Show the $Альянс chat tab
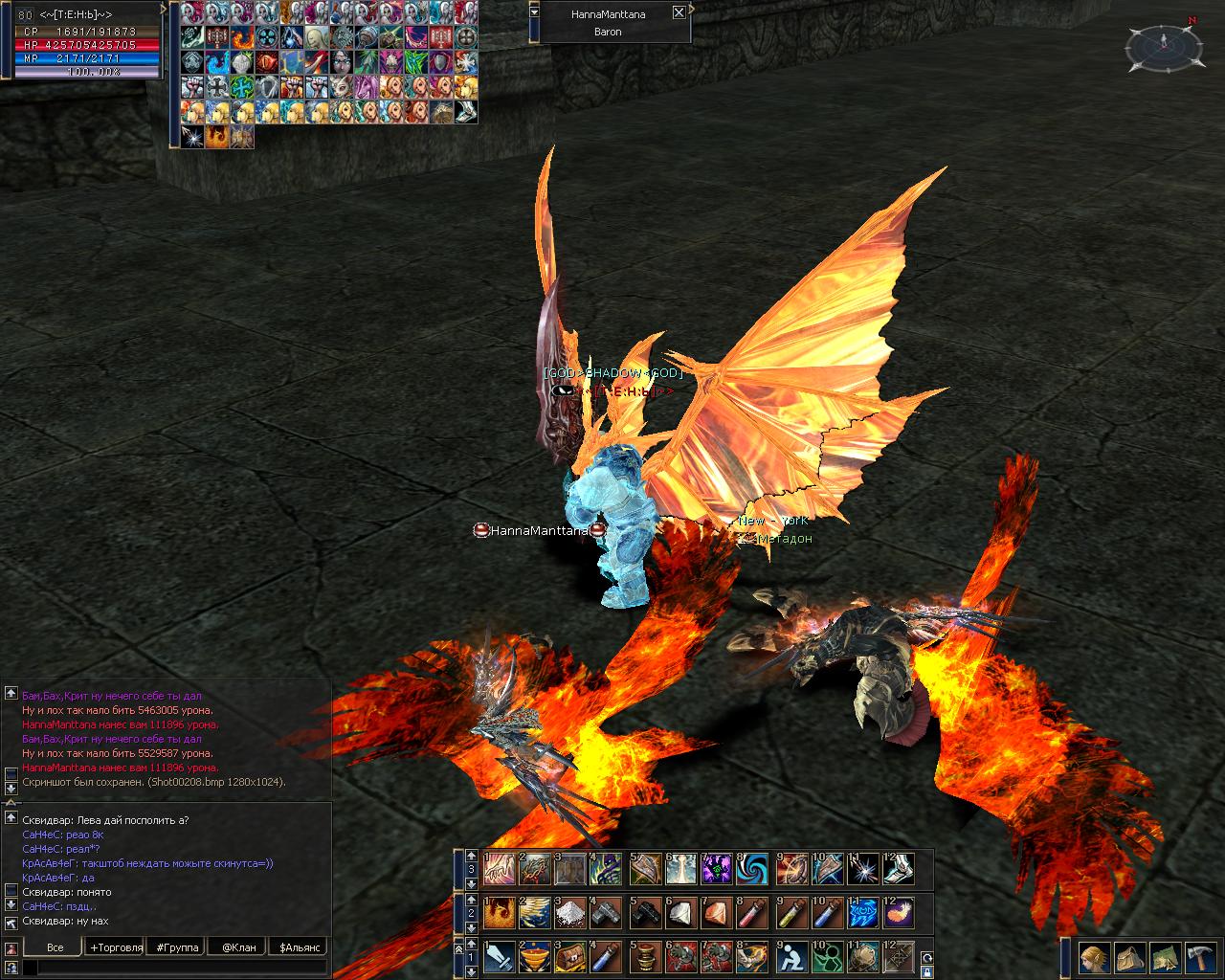 coord(300,947)
